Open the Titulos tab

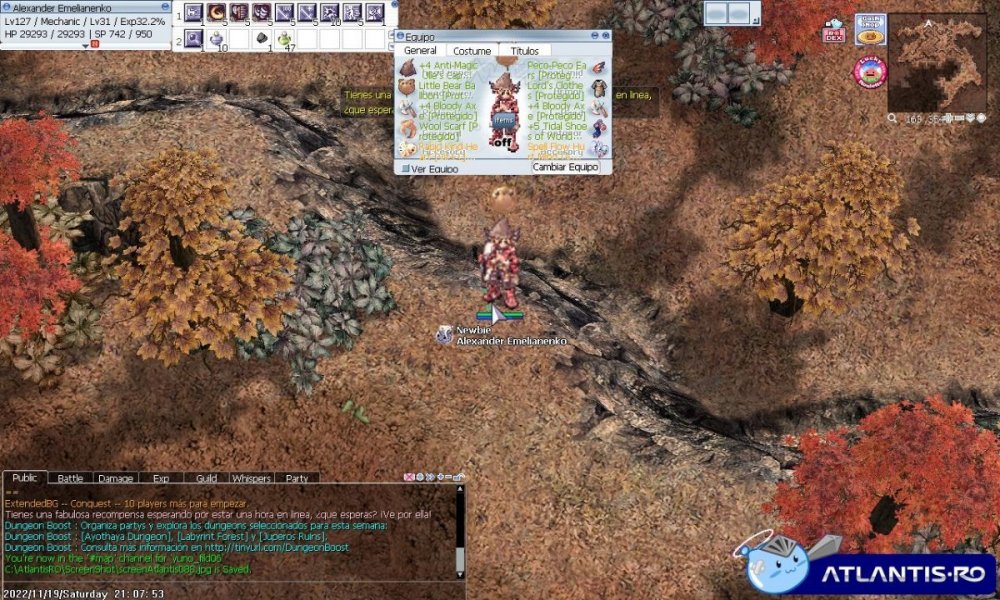point(524,51)
